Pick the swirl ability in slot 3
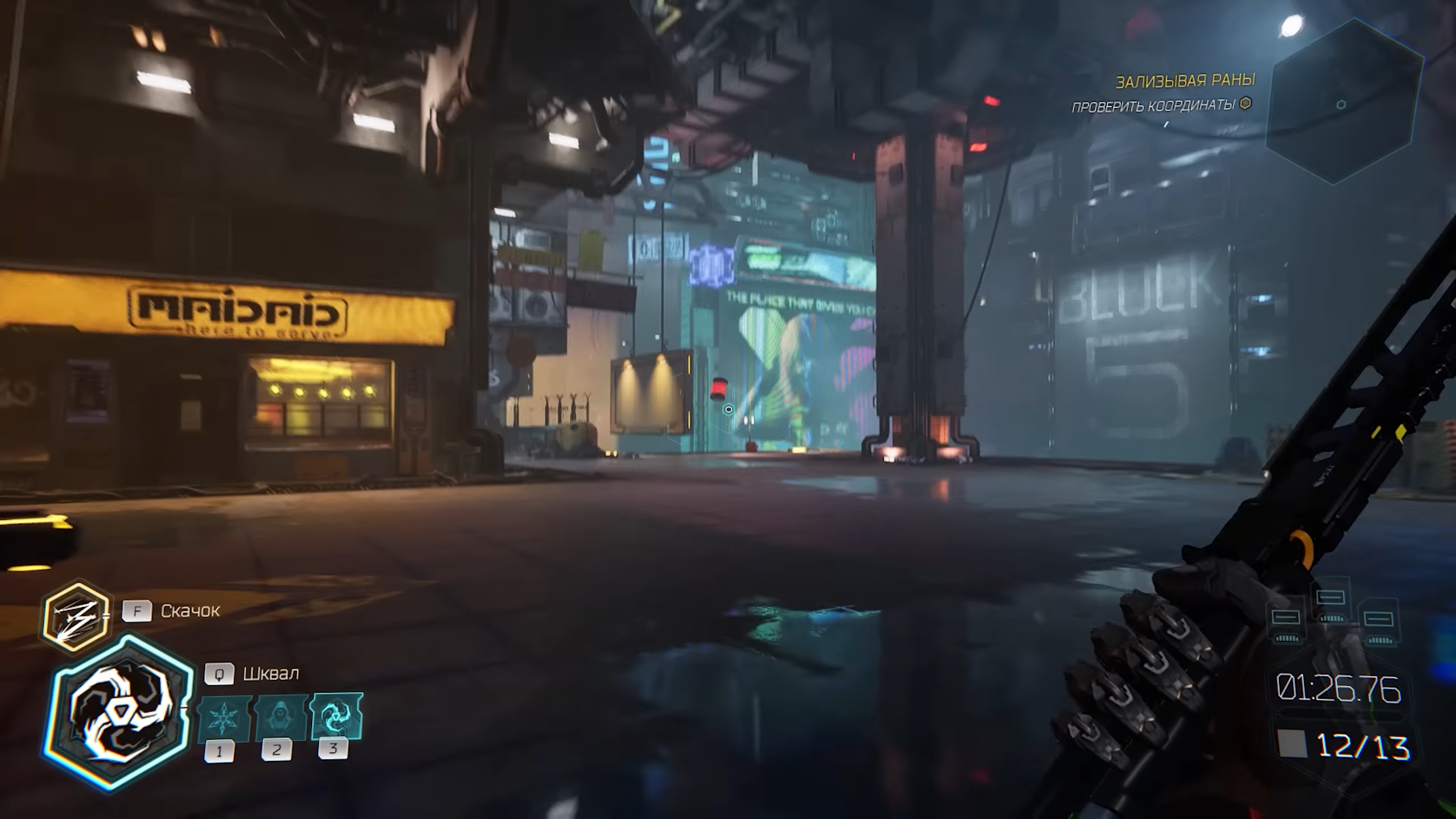Viewport: 1456px width, 819px height. [x=337, y=715]
